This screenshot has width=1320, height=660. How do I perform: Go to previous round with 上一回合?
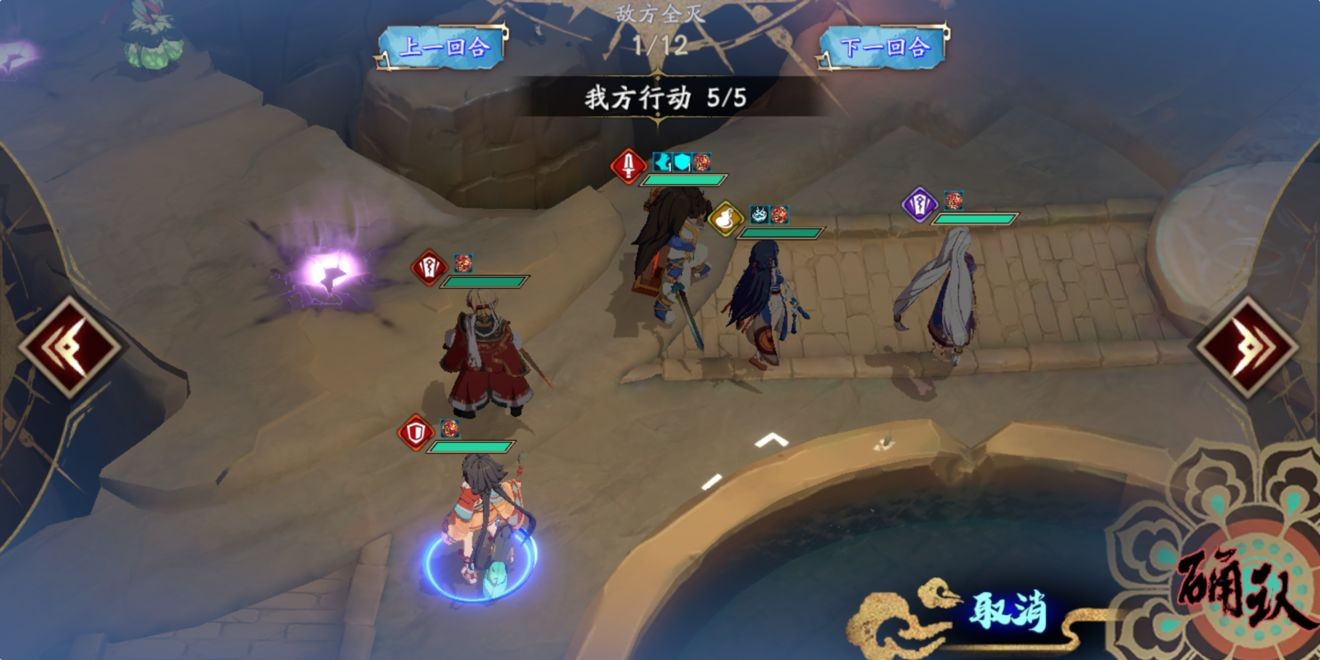(442, 47)
